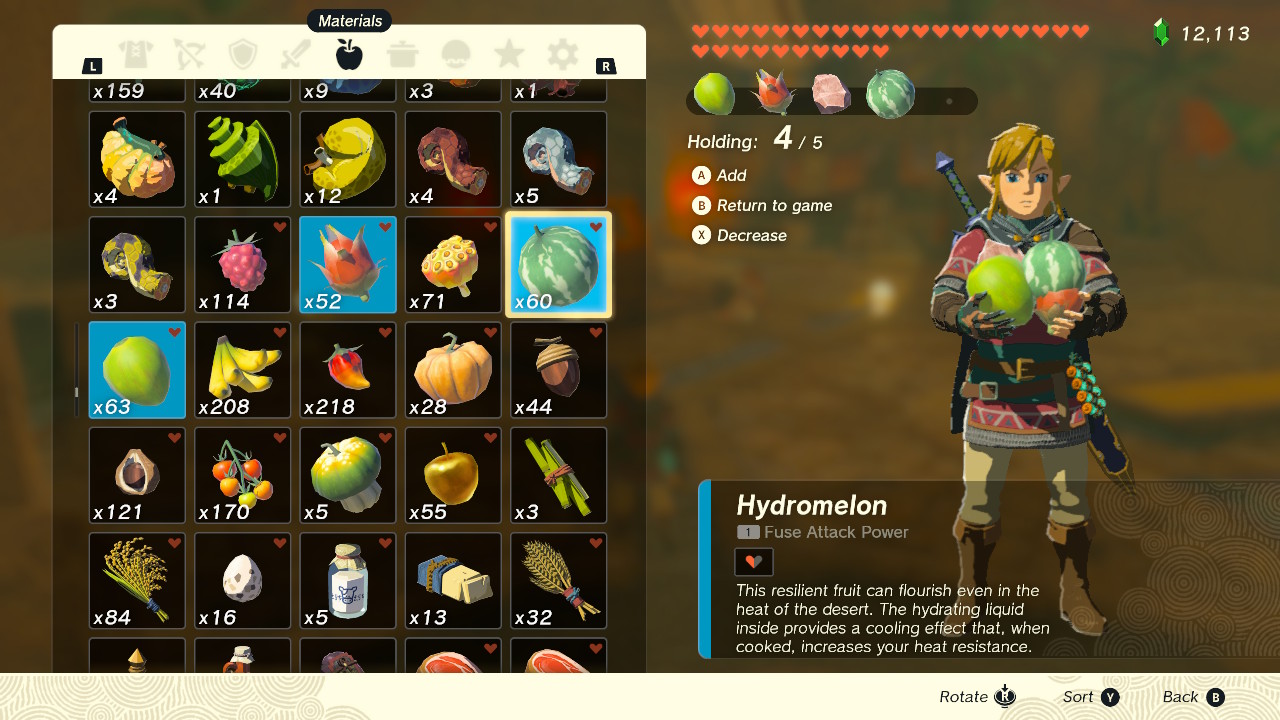Select the wheat bundle slot with 32
The height and width of the screenshot is (720, 1280).
[x=559, y=581]
